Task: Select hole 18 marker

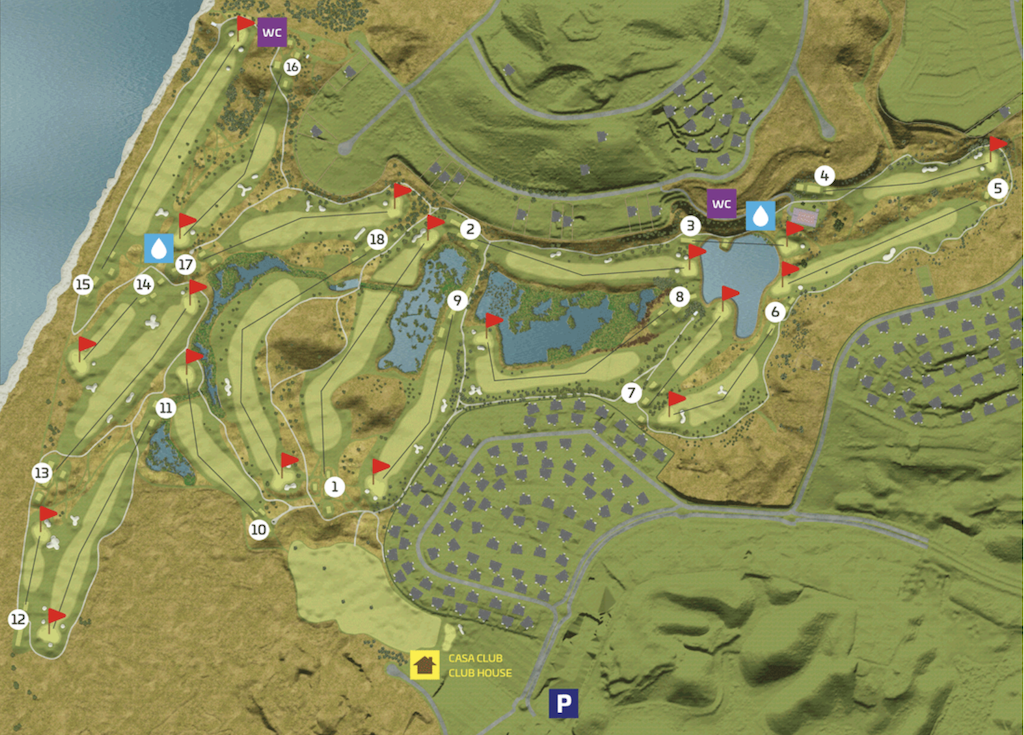Action: pos(376,240)
